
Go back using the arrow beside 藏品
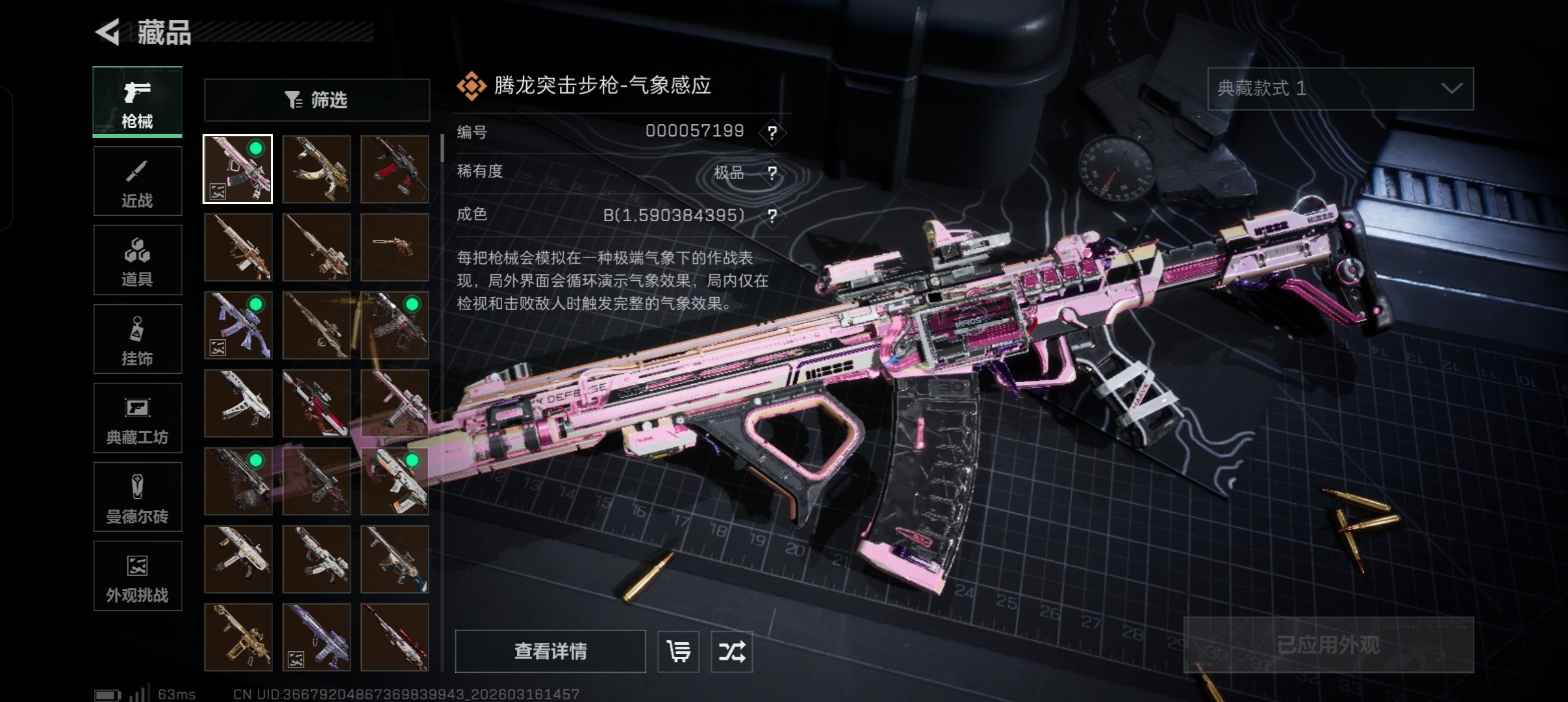point(108,32)
